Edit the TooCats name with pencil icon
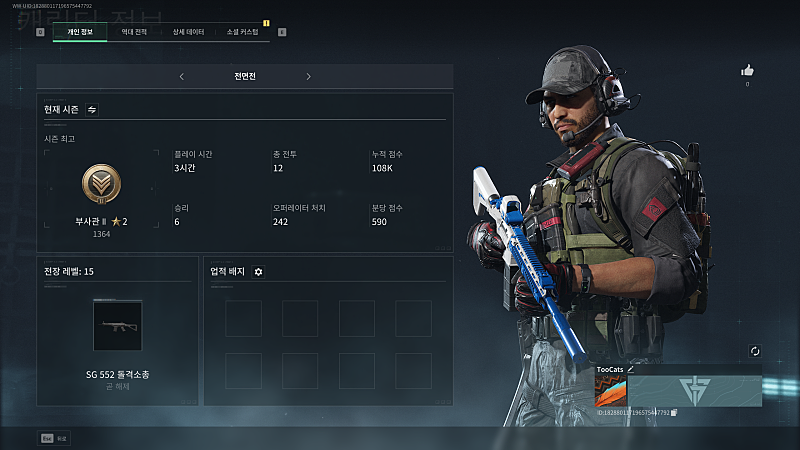 631,369
